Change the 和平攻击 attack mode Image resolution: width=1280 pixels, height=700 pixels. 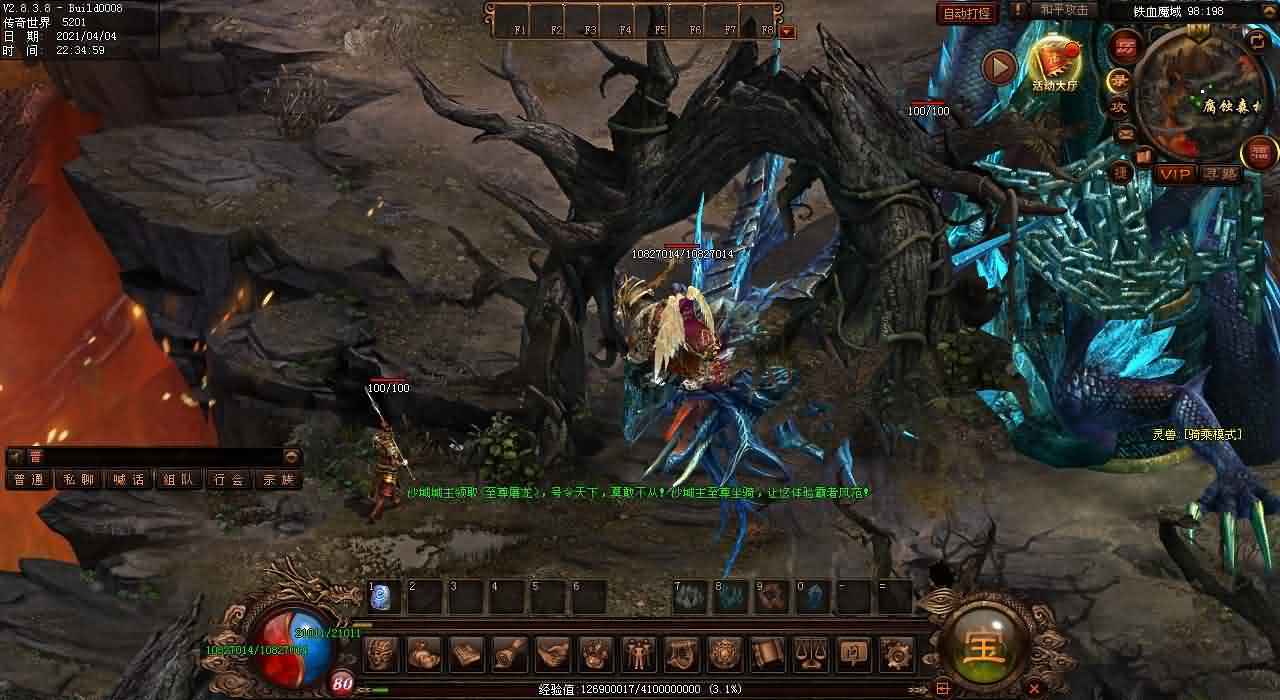[1063, 10]
